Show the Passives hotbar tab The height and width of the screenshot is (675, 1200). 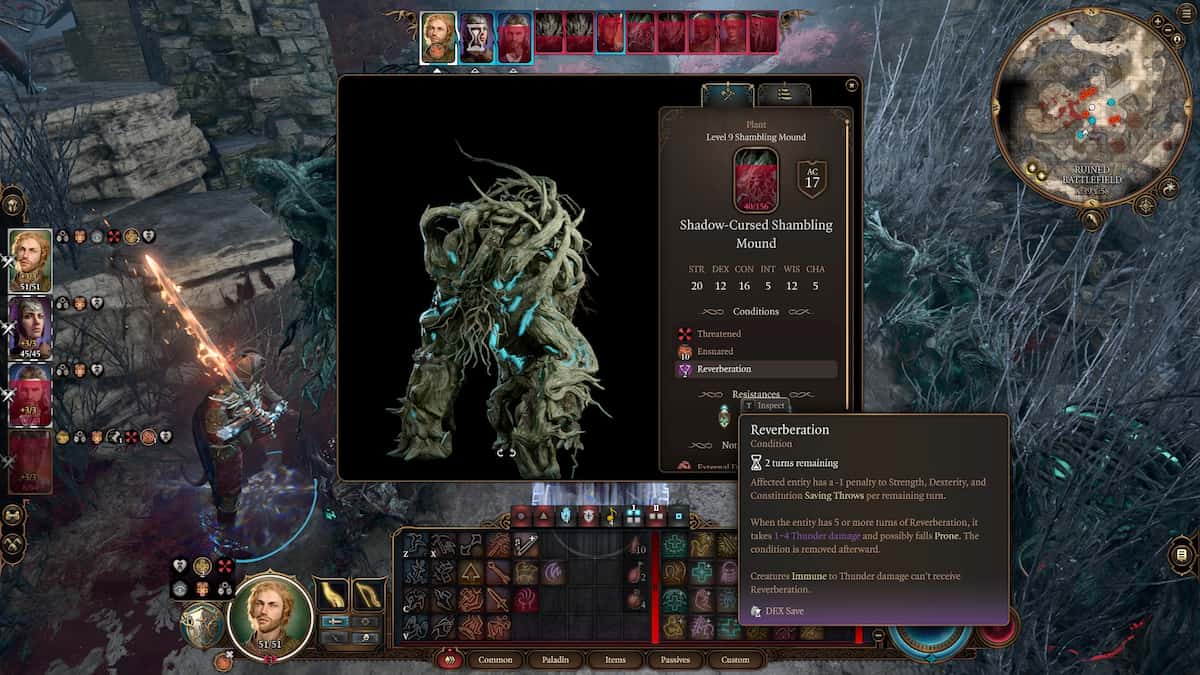[674, 659]
